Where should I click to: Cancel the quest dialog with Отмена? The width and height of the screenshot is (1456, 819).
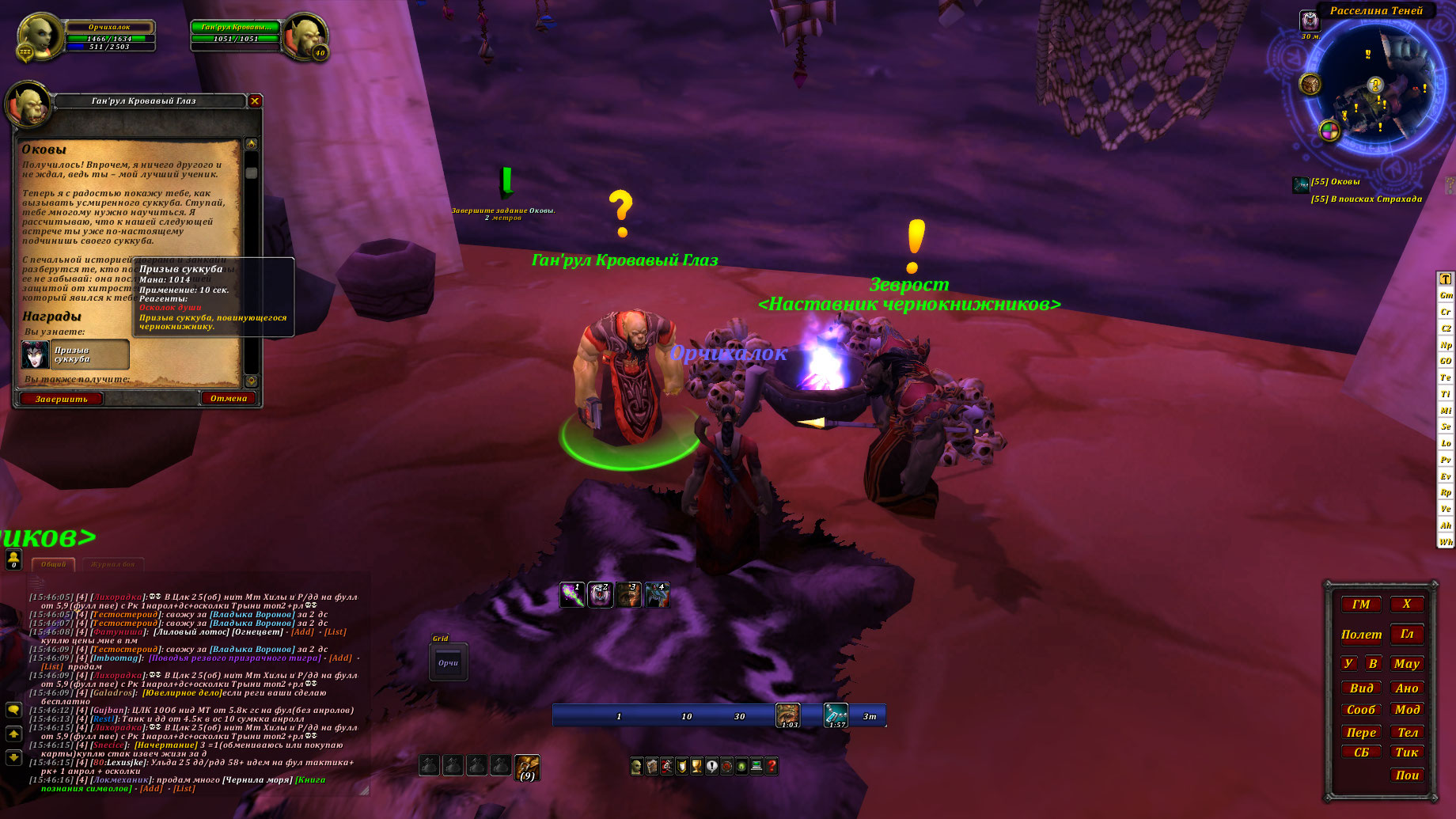click(x=229, y=398)
